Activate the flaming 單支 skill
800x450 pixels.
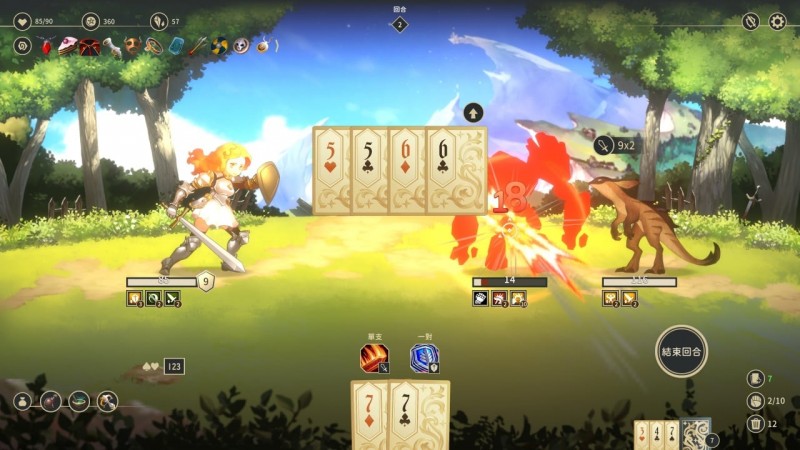[374, 358]
